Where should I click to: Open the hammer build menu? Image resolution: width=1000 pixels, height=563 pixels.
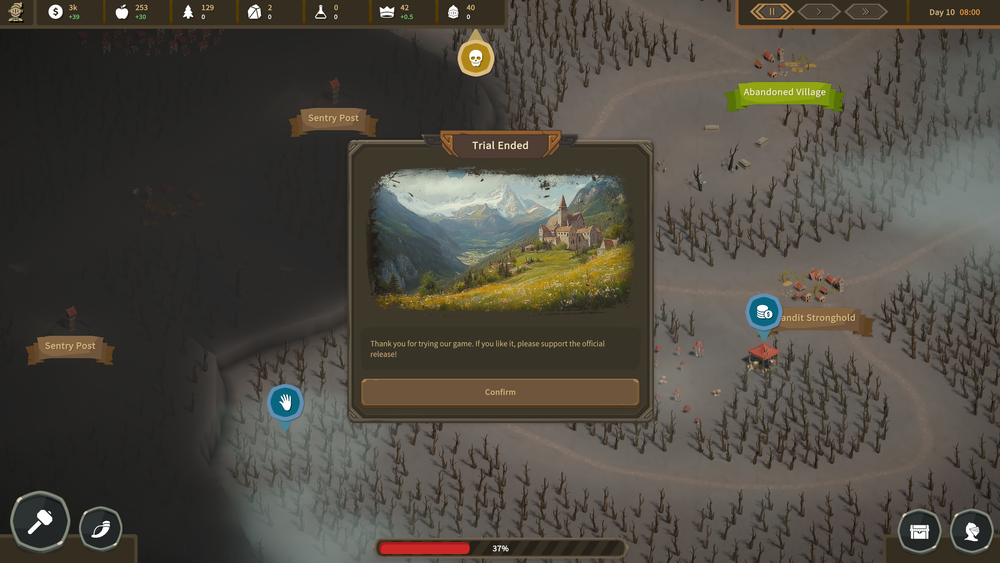coord(40,522)
